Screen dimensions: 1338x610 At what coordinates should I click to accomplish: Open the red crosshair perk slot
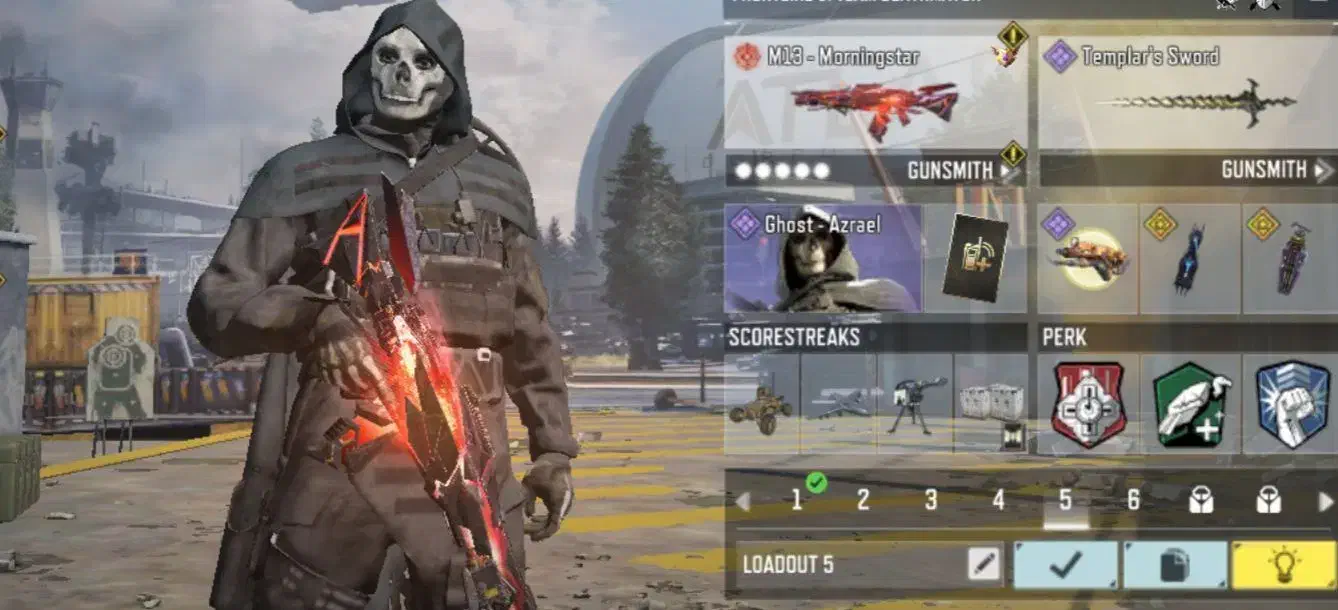click(x=1089, y=404)
